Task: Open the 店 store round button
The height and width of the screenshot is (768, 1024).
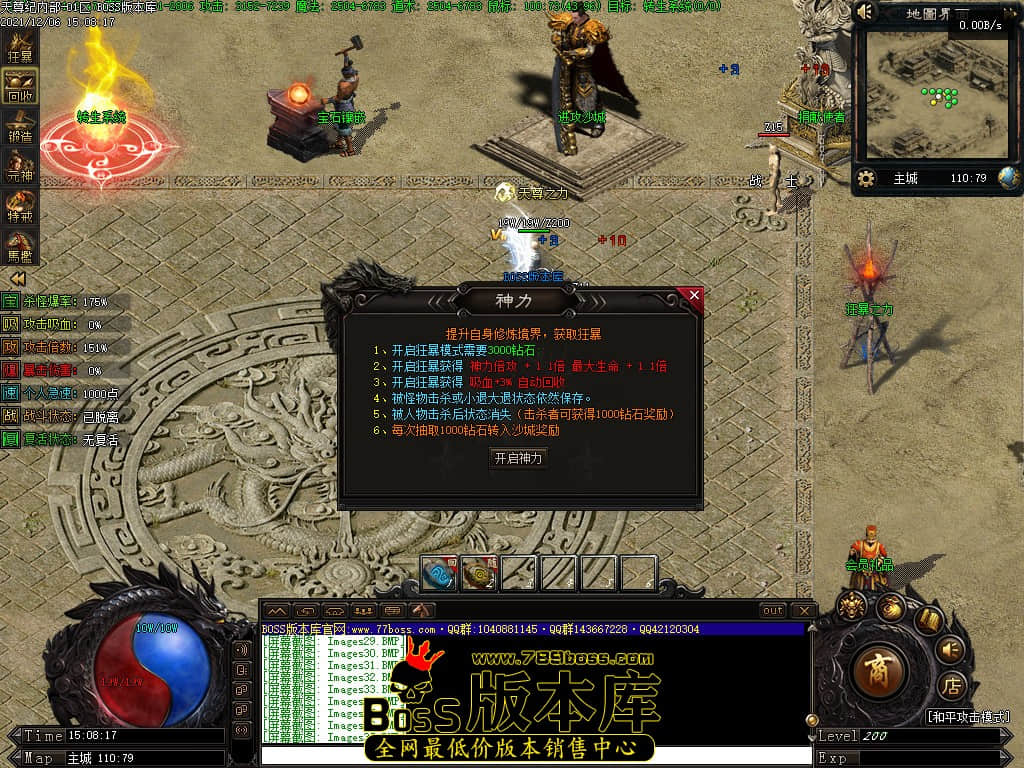Action: (x=950, y=687)
